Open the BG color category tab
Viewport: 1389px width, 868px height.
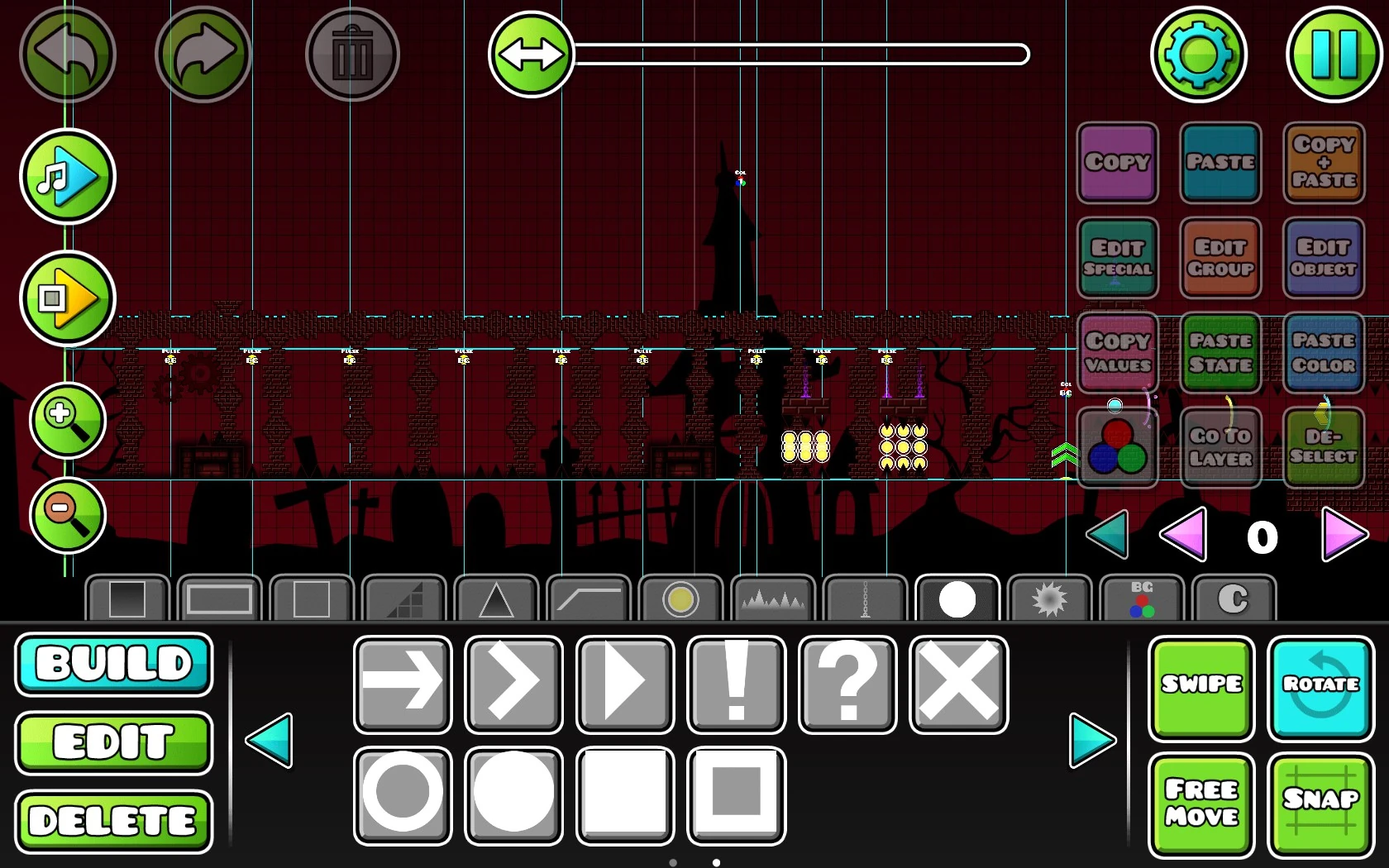[1142, 599]
